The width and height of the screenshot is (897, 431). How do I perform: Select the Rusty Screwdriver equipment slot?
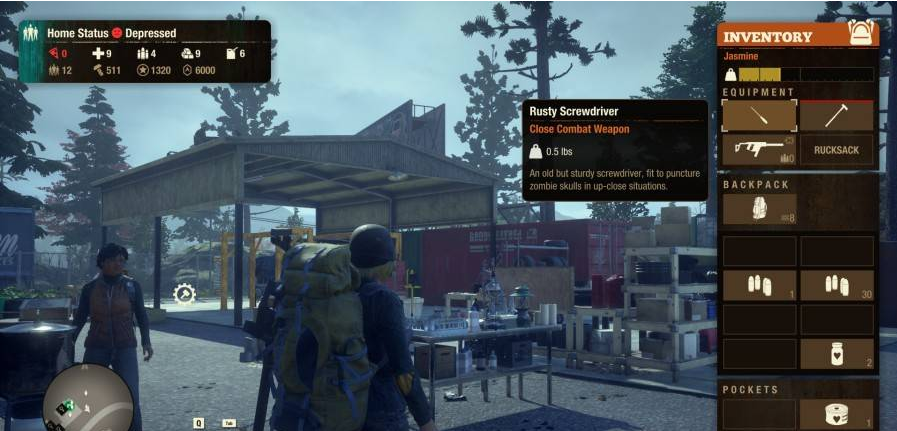(x=759, y=116)
